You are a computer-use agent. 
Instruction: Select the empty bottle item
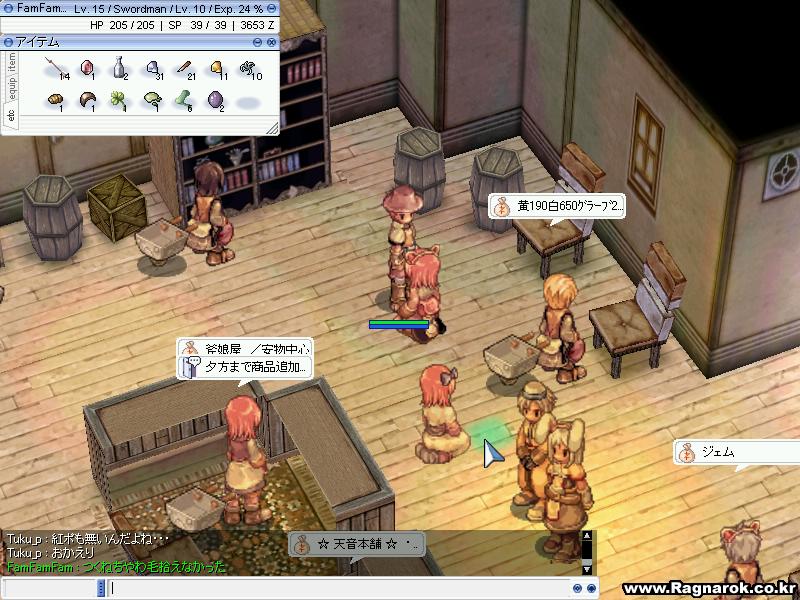[119, 69]
